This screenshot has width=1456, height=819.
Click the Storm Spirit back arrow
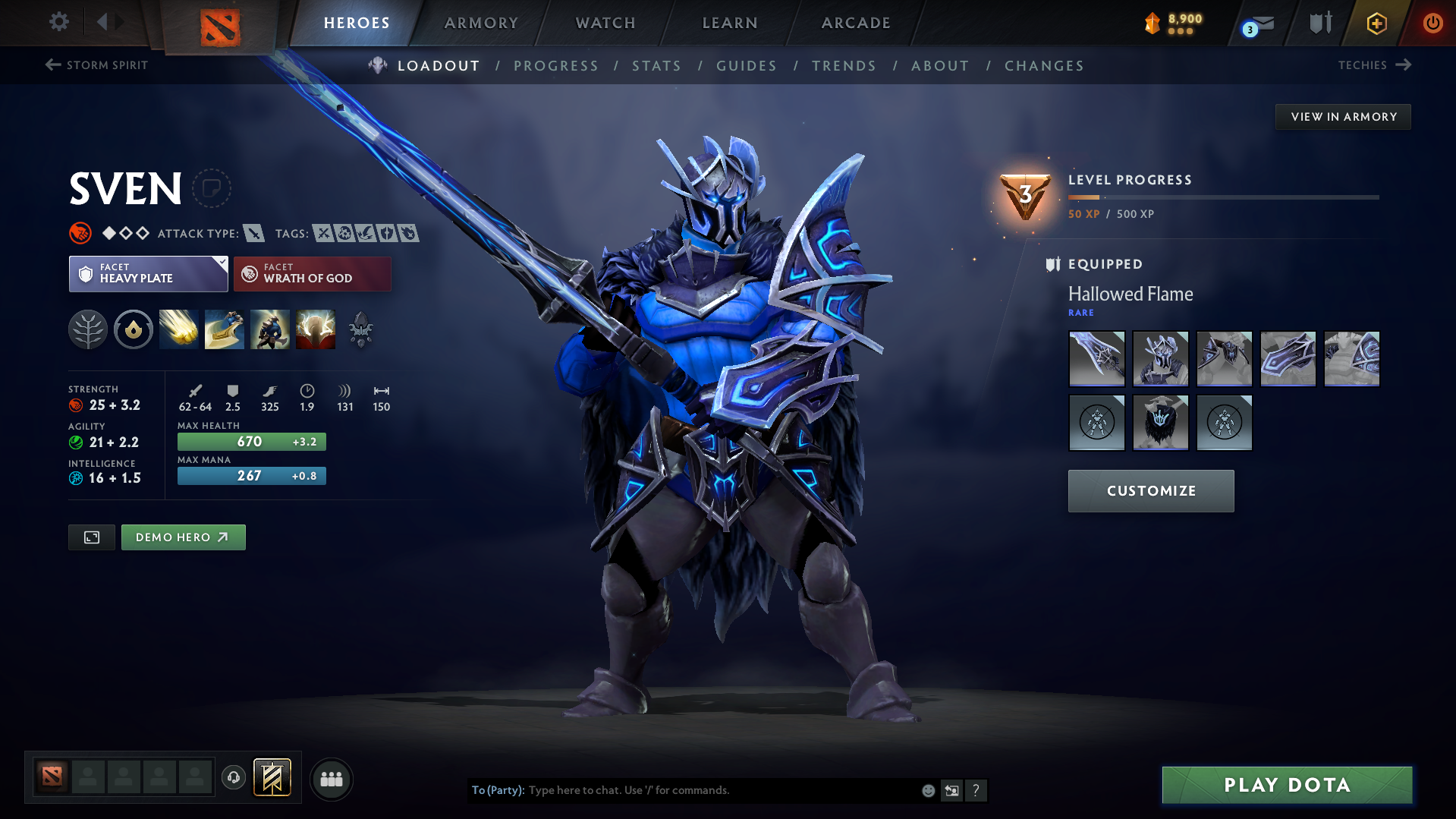point(52,65)
